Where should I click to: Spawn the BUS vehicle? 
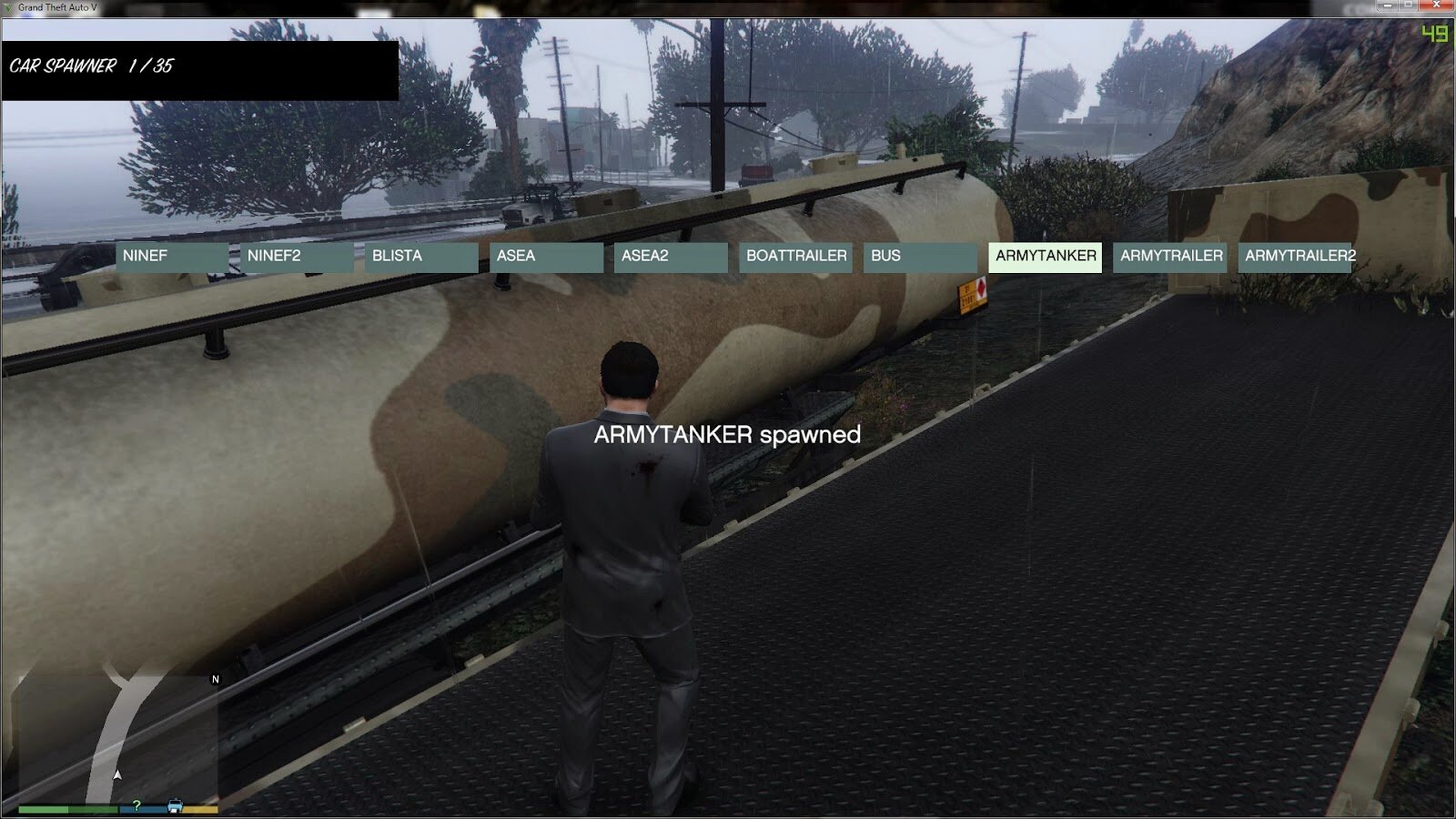click(x=920, y=257)
